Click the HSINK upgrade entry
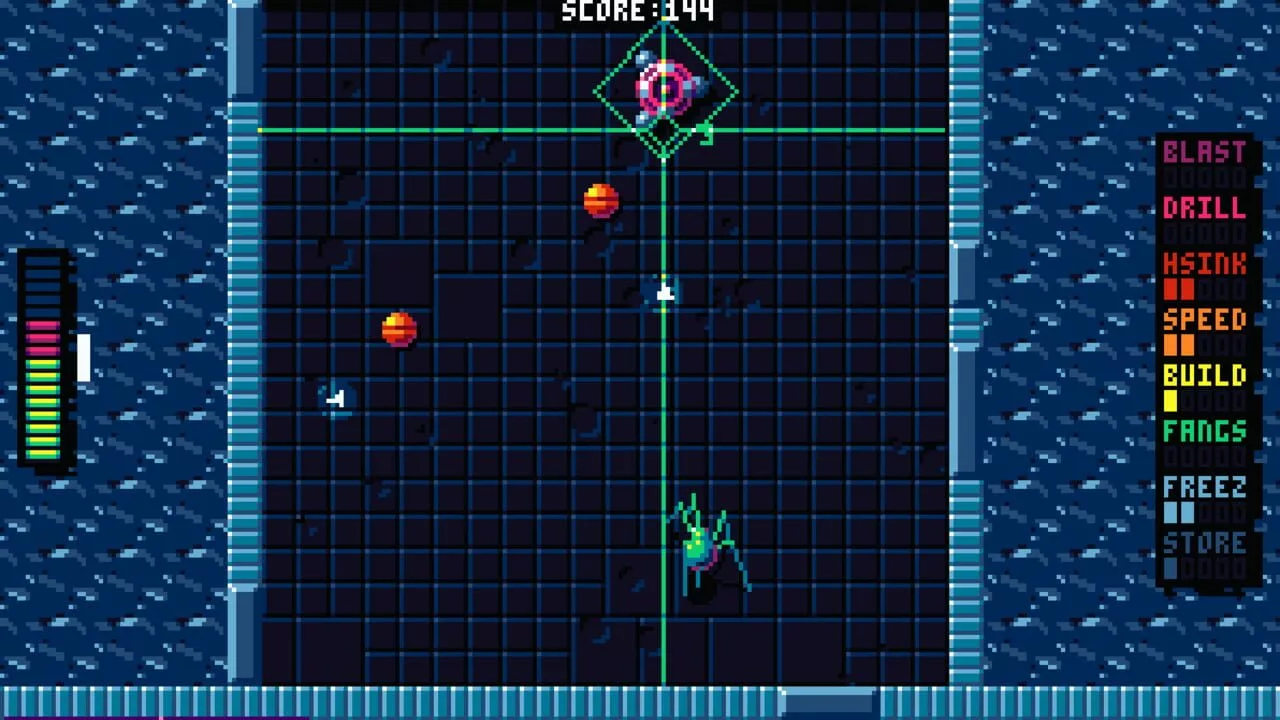 point(1205,265)
